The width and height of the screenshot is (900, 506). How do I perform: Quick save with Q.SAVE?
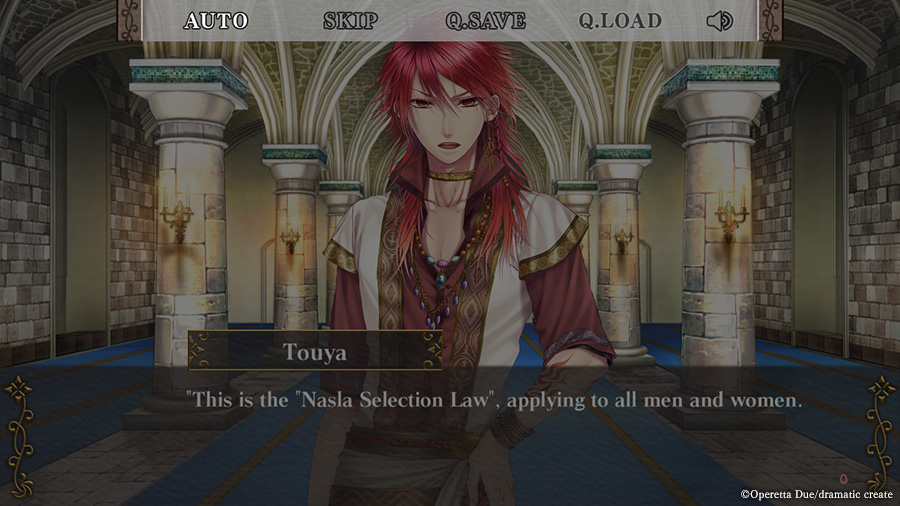485,21
